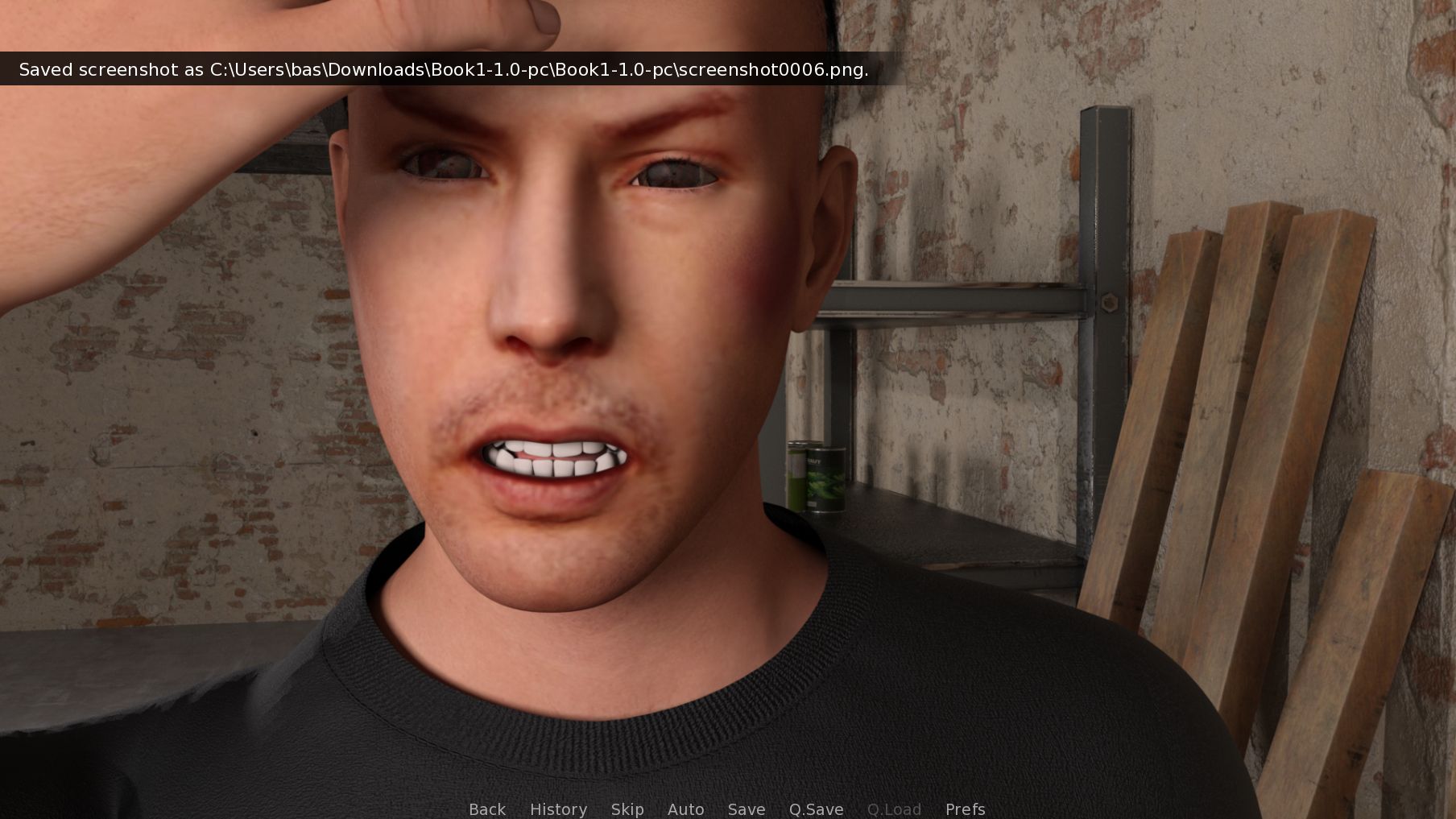Screen dimensions: 1456x819
Task: Select Auto from the quick menu bar
Action: [x=685, y=809]
